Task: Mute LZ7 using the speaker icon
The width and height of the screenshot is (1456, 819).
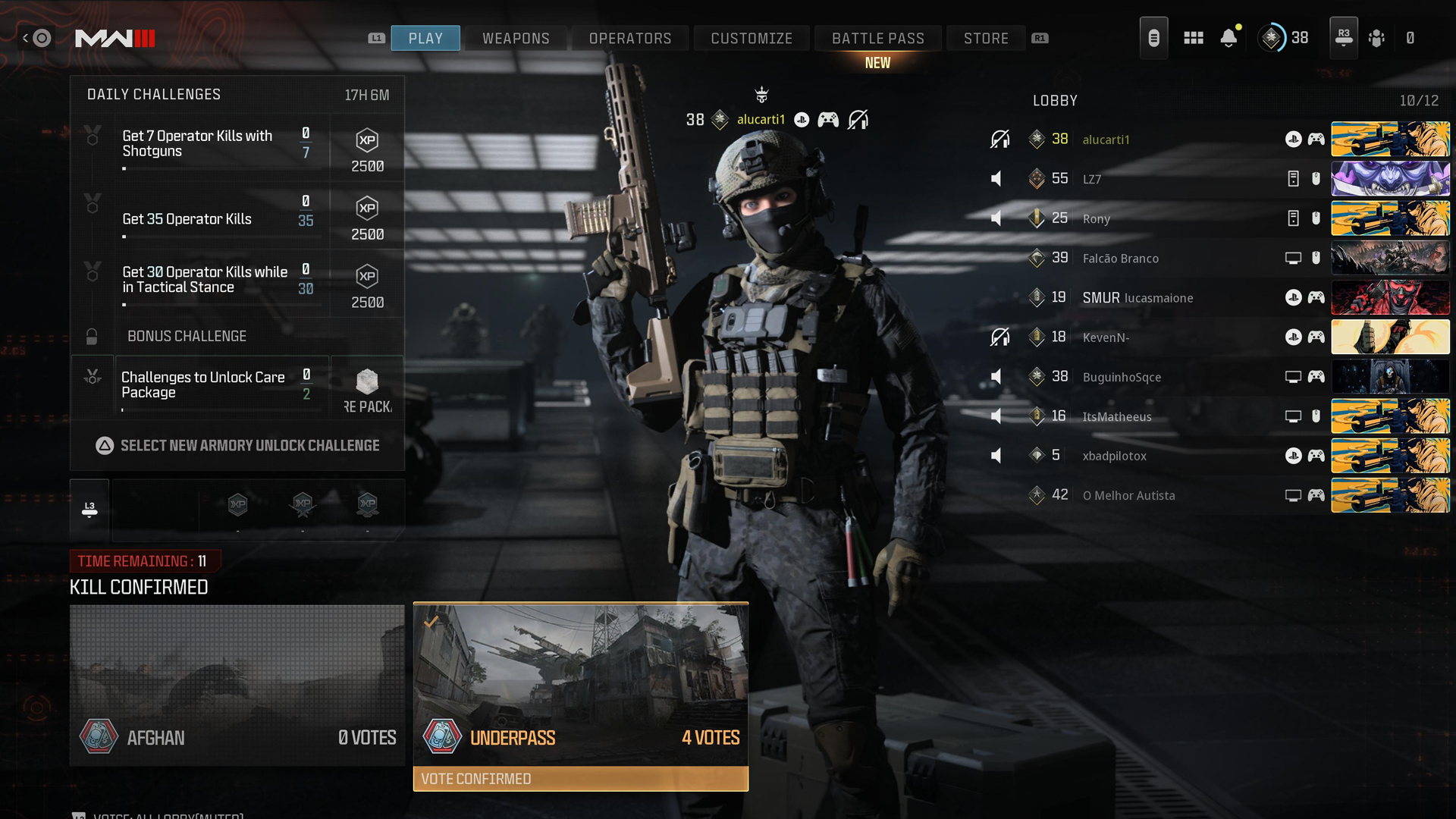Action: point(998,179)
